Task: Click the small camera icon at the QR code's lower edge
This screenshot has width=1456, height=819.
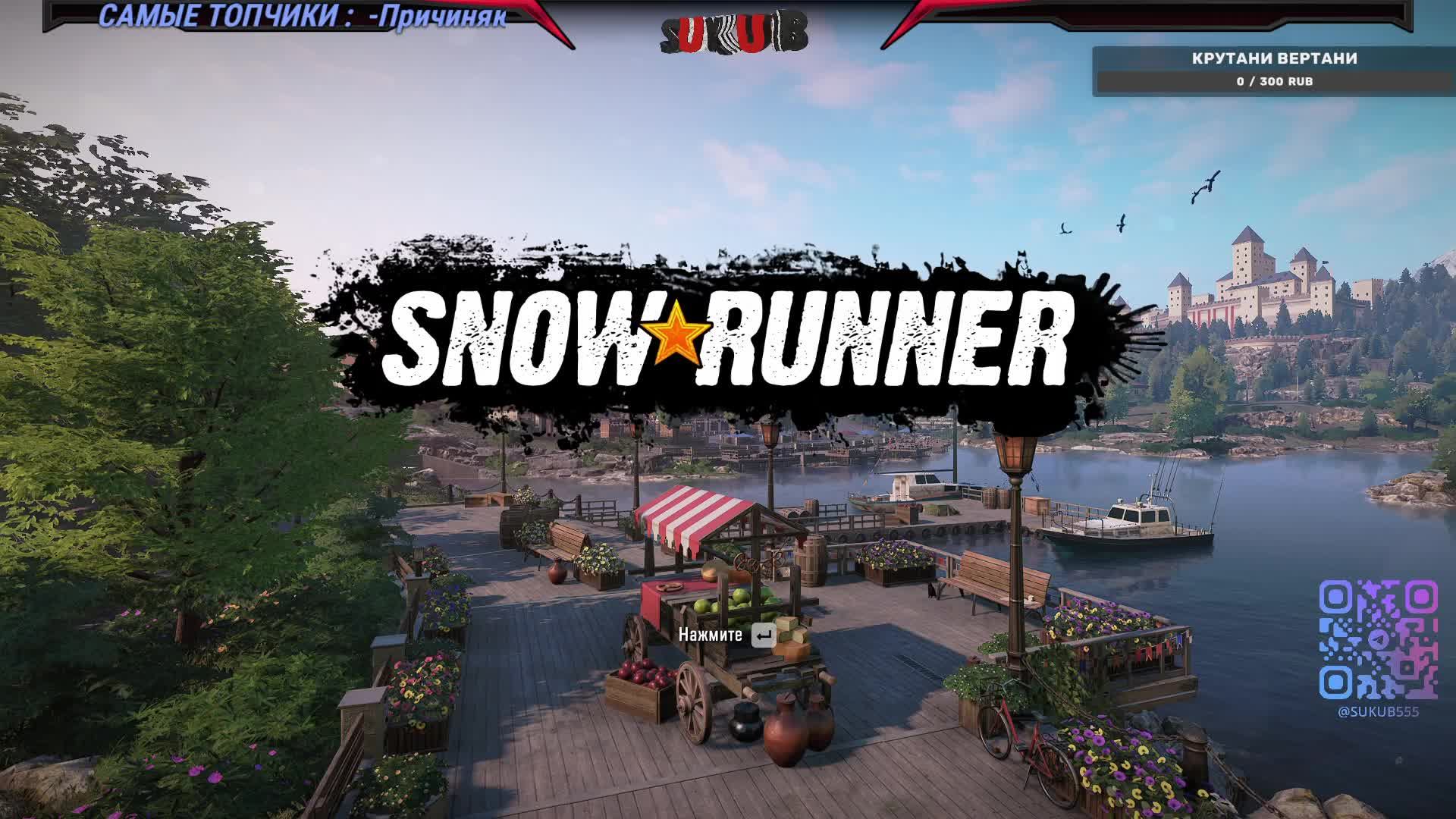Action: (x=1408, y=666)
